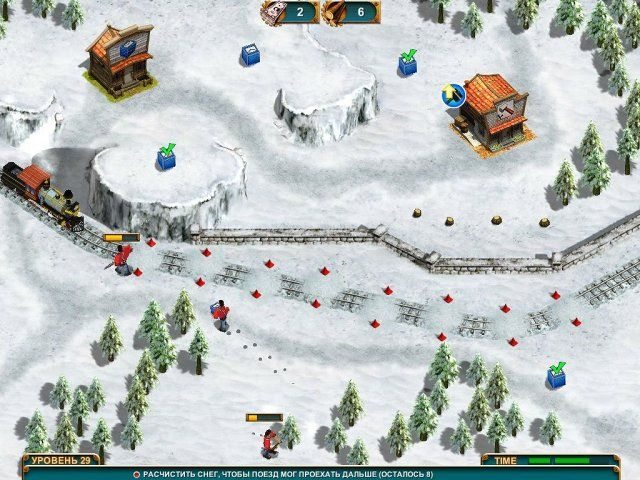Click the yellow upgrade arrow by the sawmill
Image resolution: width=640 pixels, height=480 pixels.
pyautogui.click(x=451, y=94)
